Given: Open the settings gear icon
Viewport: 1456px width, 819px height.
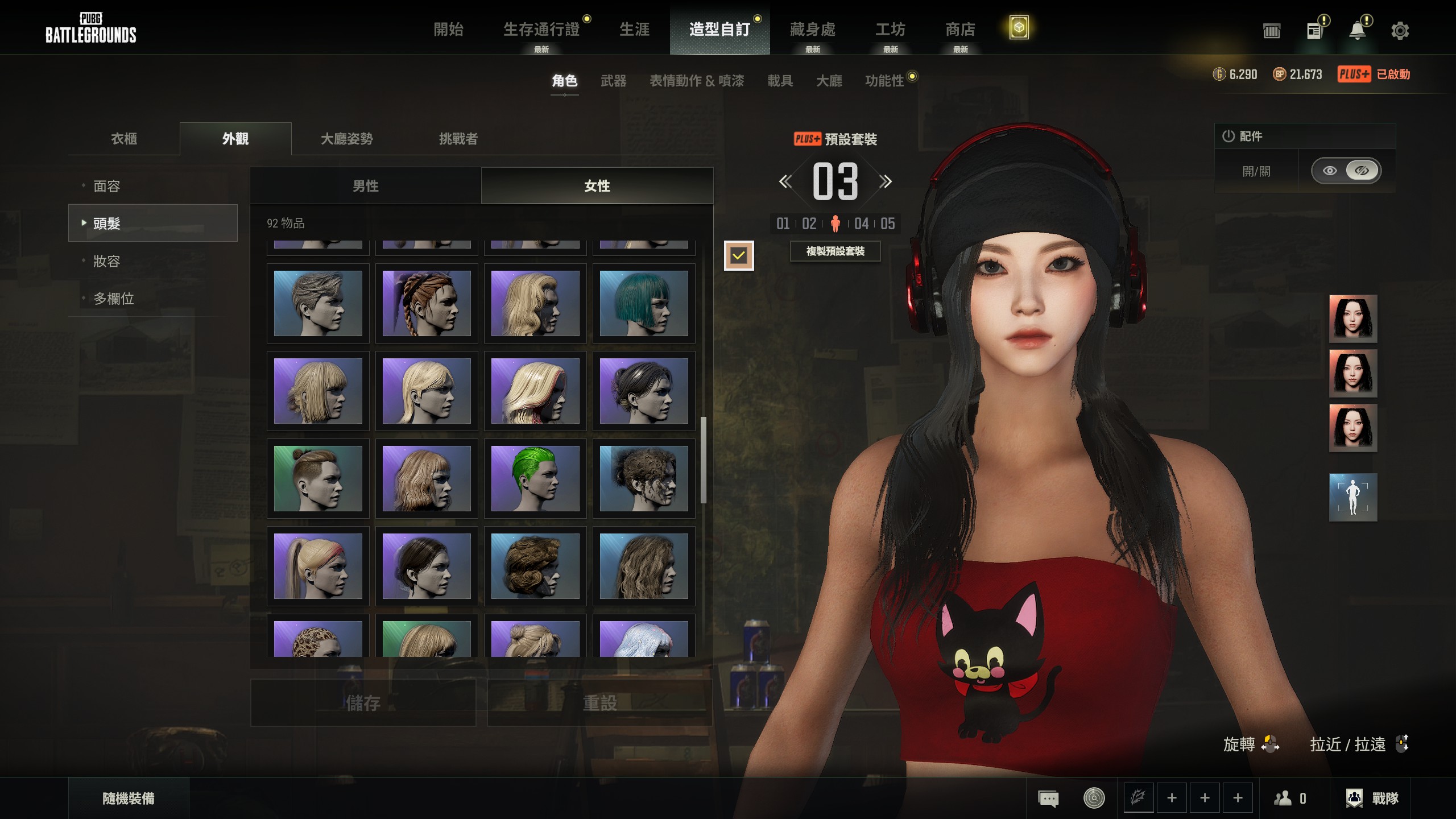Looking at the screenshot, I should coord(1400,31).
